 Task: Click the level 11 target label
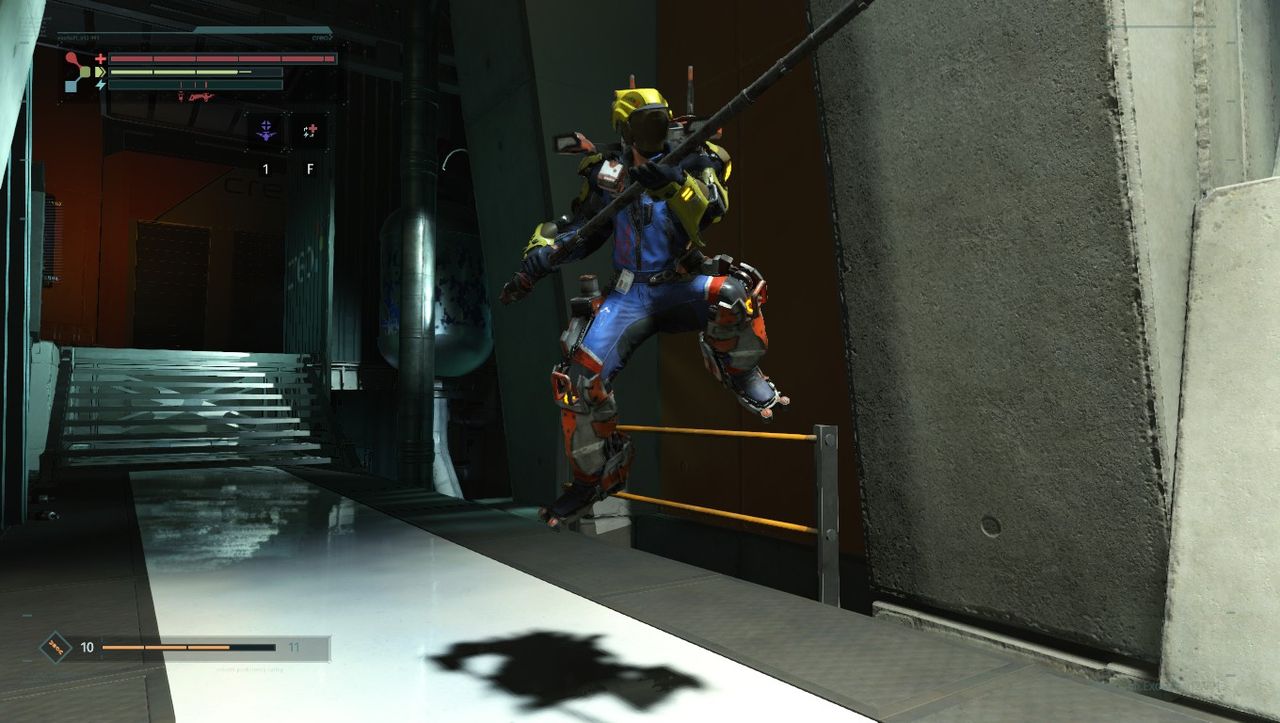[x=294, y=647]
